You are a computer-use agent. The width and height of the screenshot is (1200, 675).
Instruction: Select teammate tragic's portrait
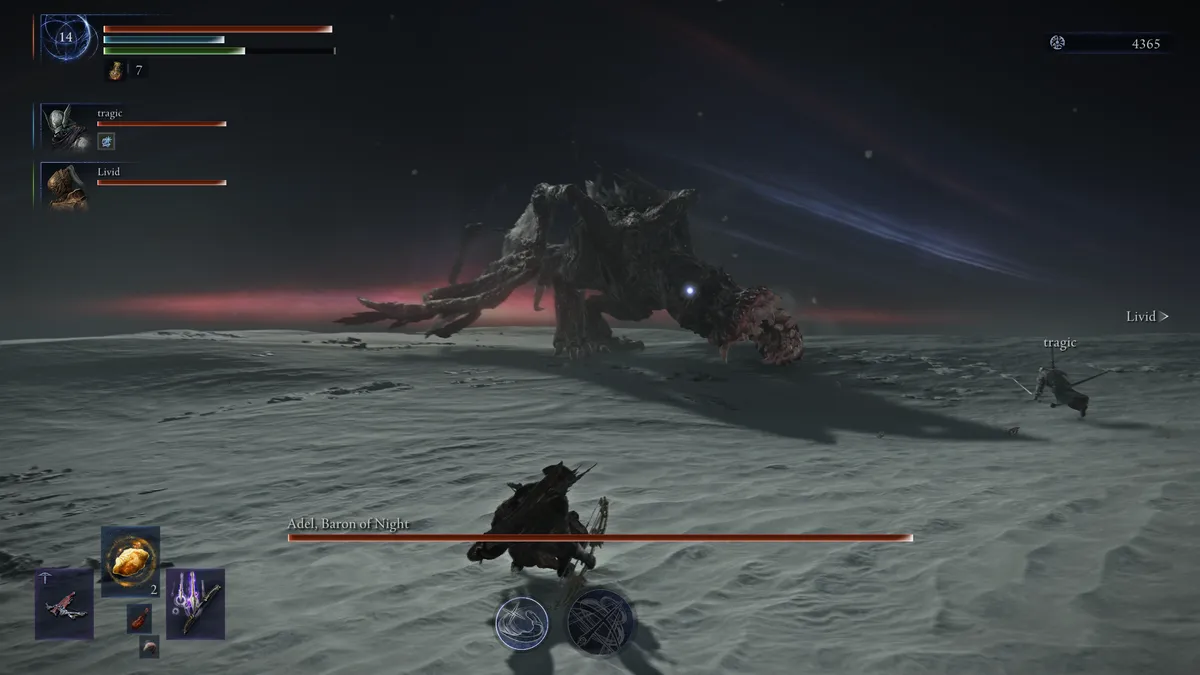click(x=66, y=127)
